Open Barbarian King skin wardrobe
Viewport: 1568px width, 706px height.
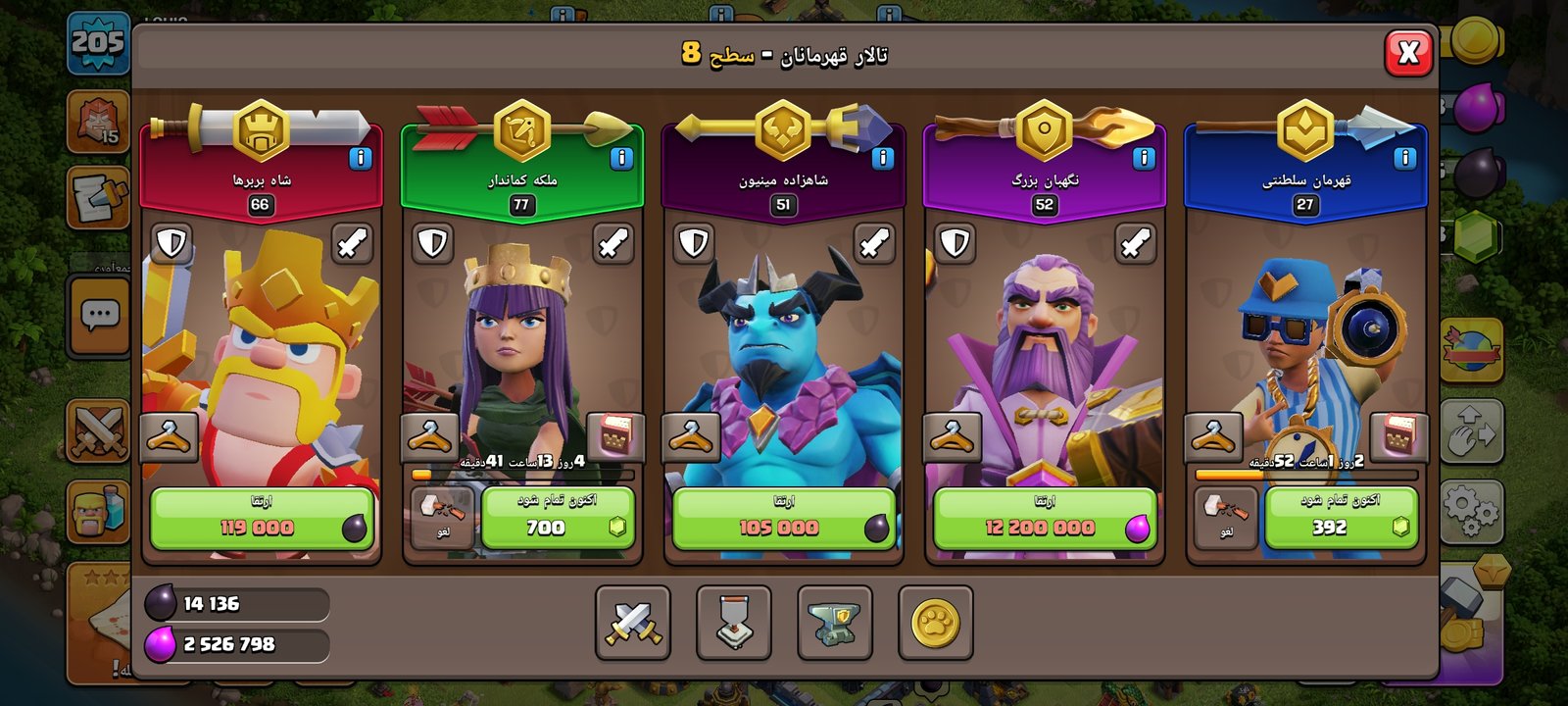tap(169, 436)
